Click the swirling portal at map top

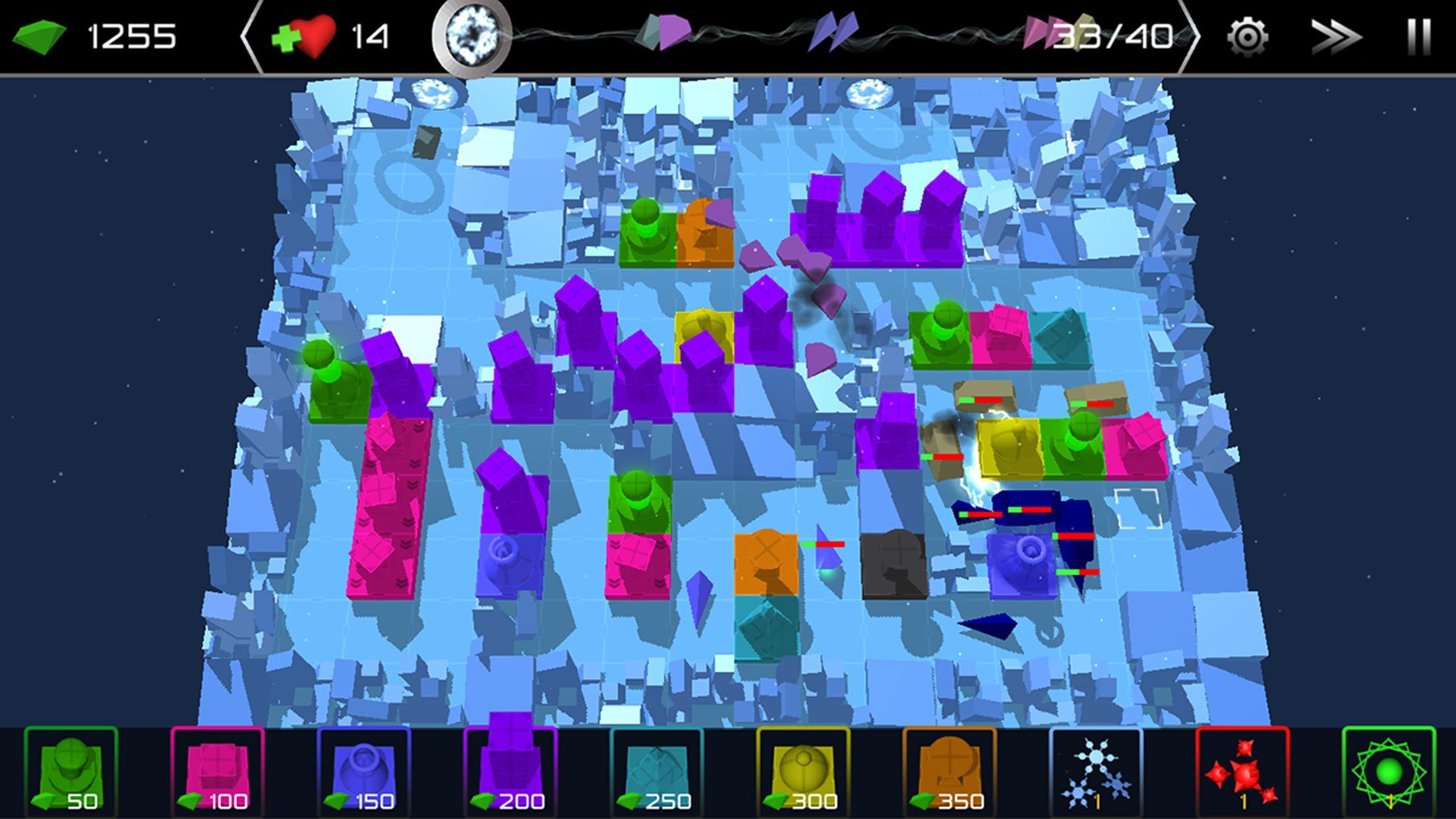click(435, 92)
